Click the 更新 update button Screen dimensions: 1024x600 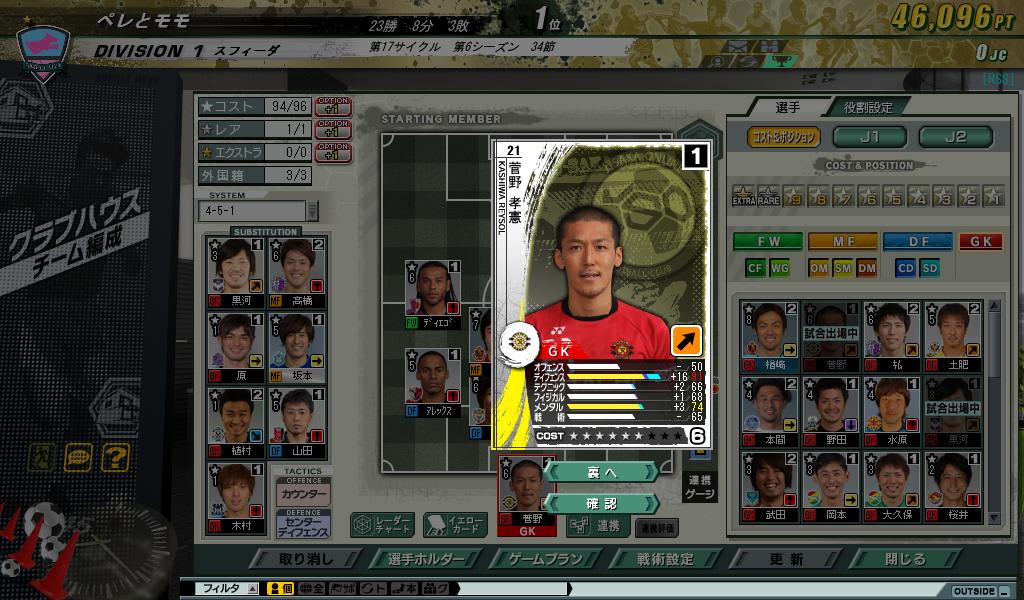pyautogui.click(x=786, y=559)
